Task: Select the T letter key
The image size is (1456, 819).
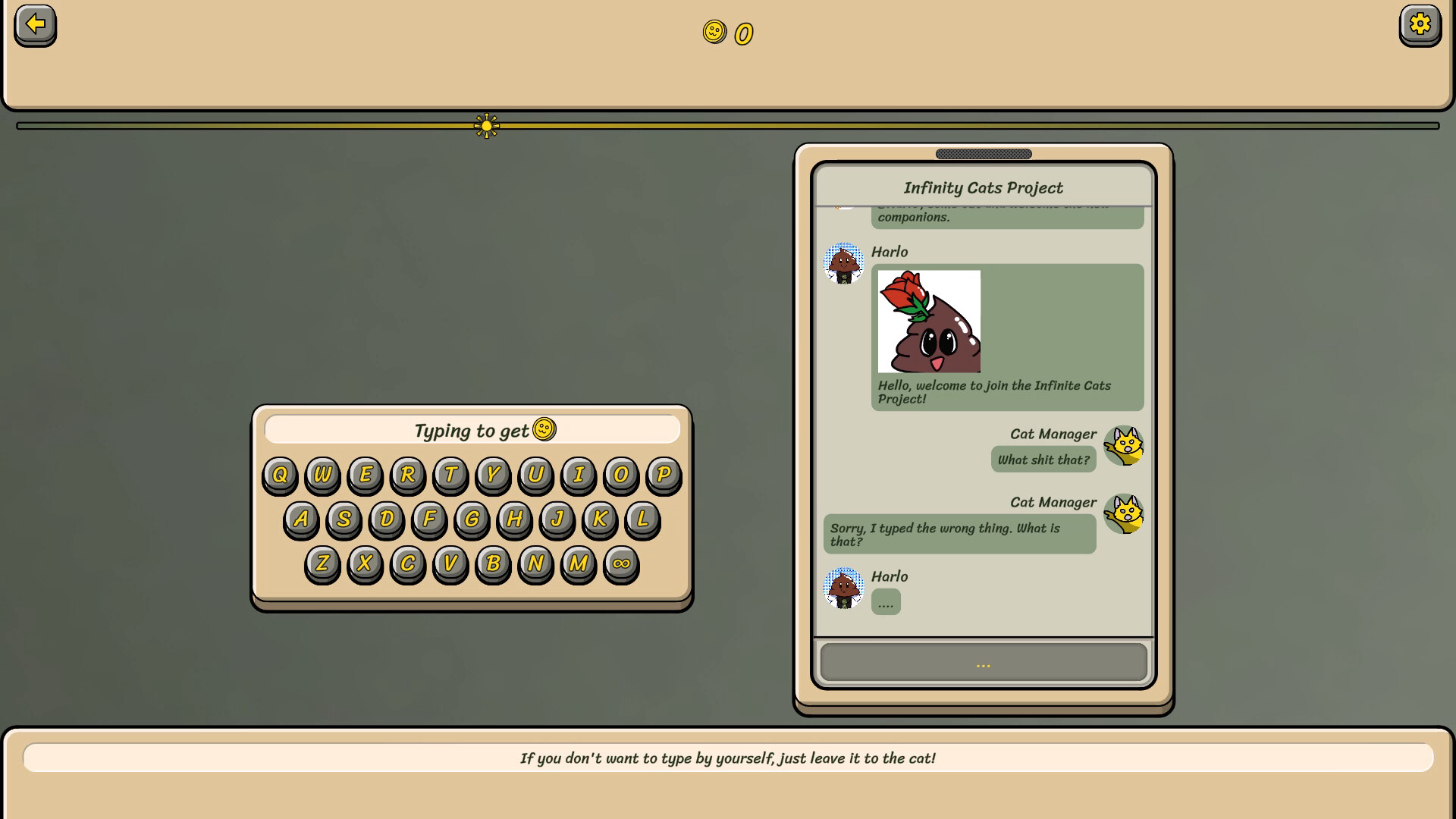Action: (450, 475)
